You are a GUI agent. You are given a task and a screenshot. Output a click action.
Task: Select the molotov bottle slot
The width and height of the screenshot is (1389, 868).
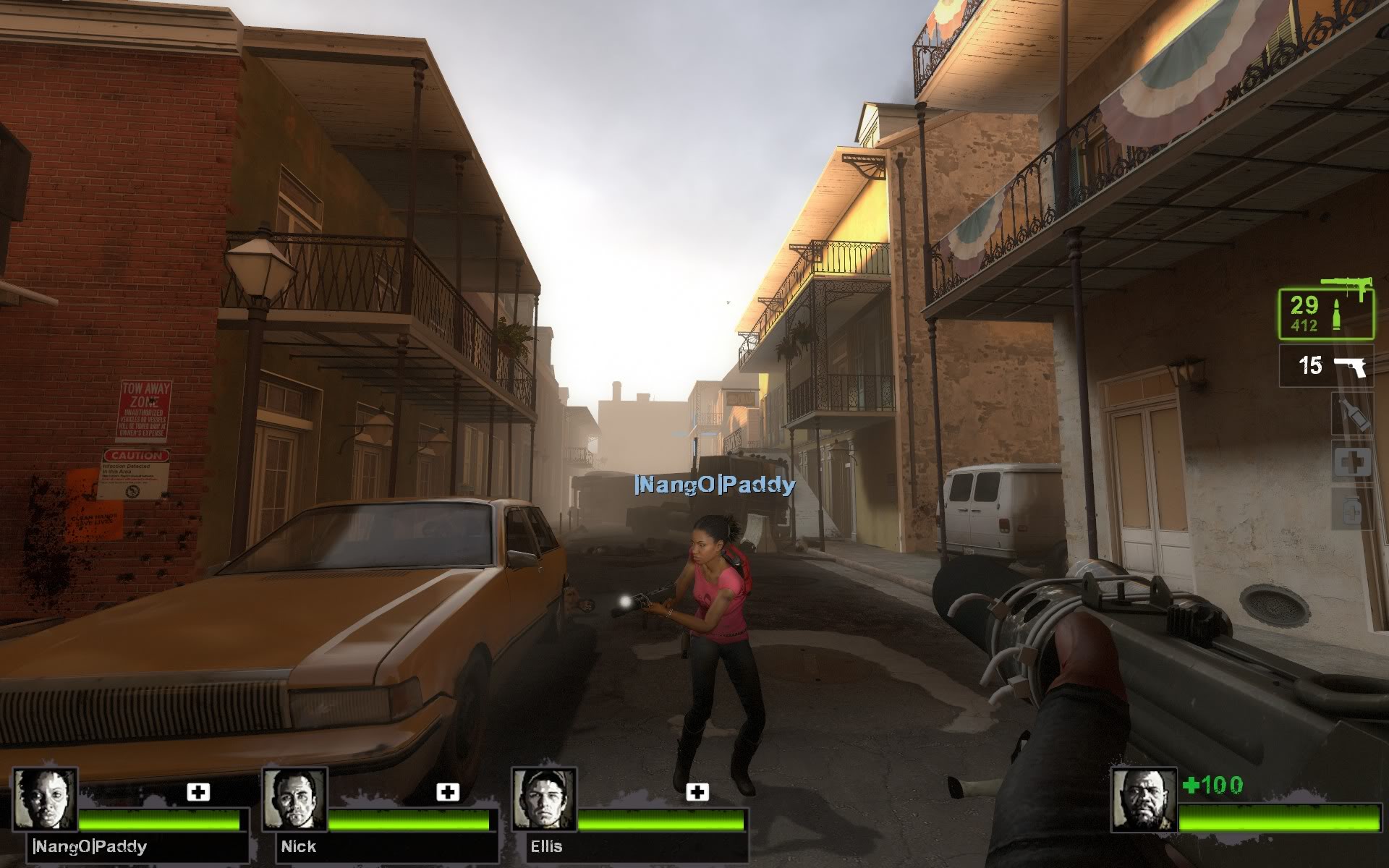(x=1353, y=415)
